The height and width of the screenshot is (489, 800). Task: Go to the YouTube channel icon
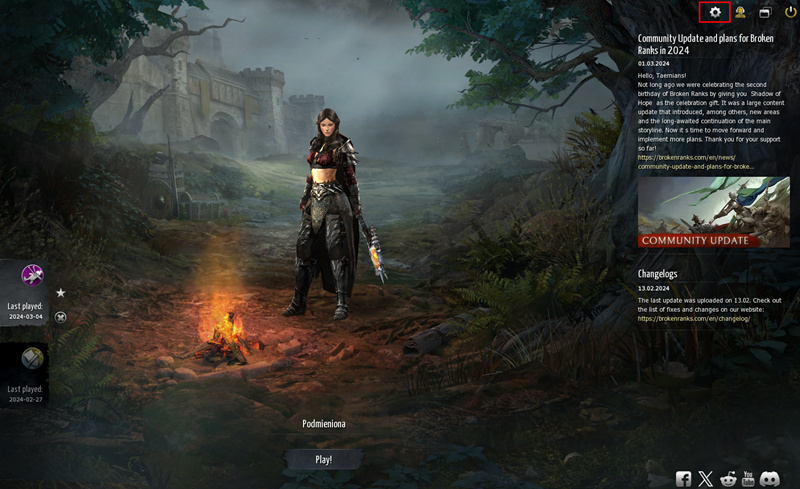(x=749, y=479)
